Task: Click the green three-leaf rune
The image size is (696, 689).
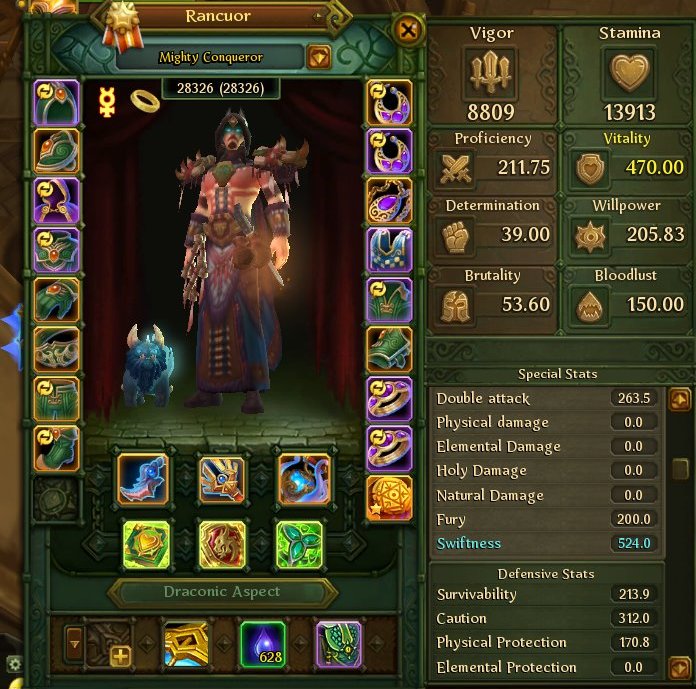Action: [299, 545]
